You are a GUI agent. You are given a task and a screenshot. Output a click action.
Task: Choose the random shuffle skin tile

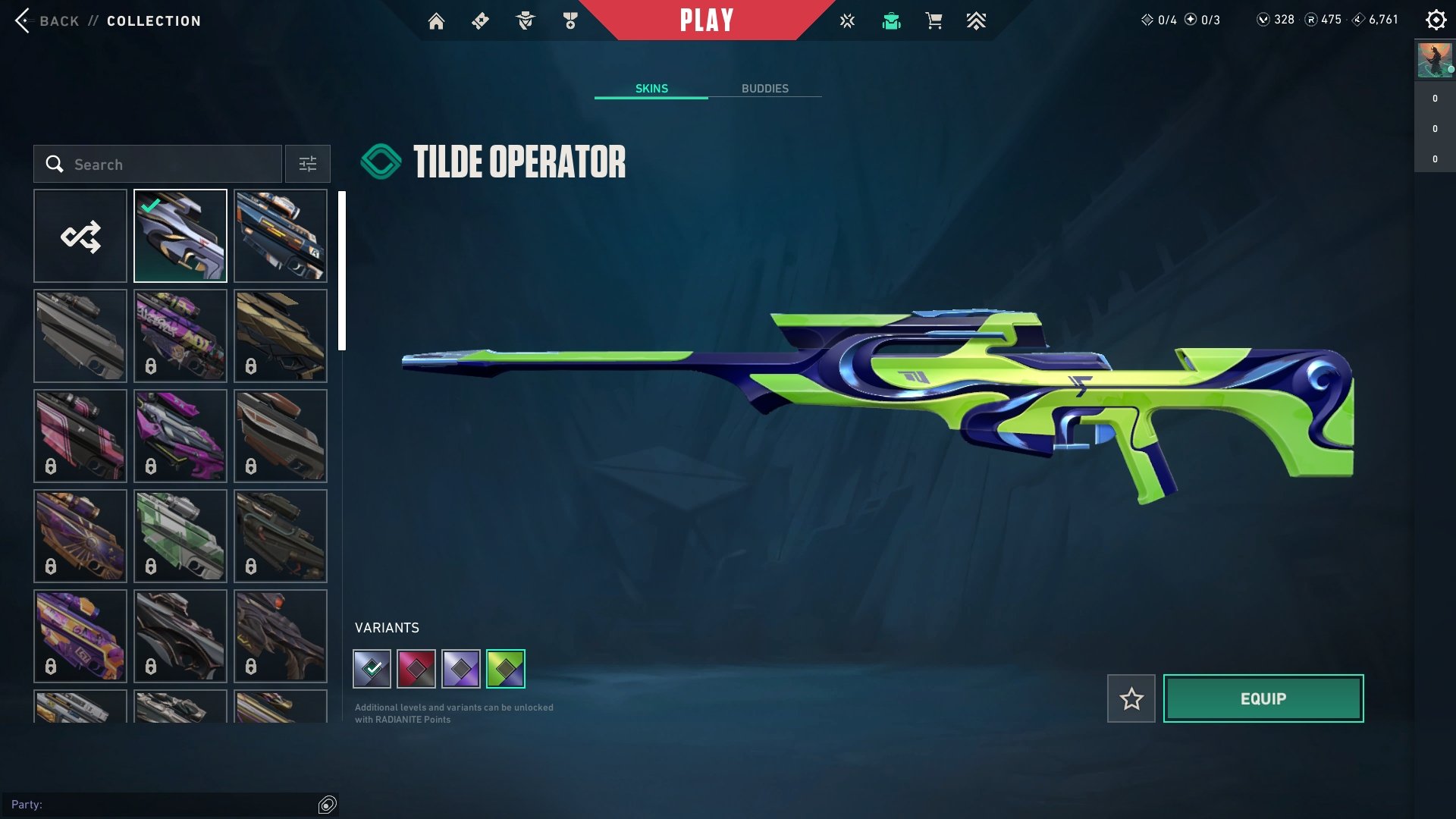[x=80, y=237]
